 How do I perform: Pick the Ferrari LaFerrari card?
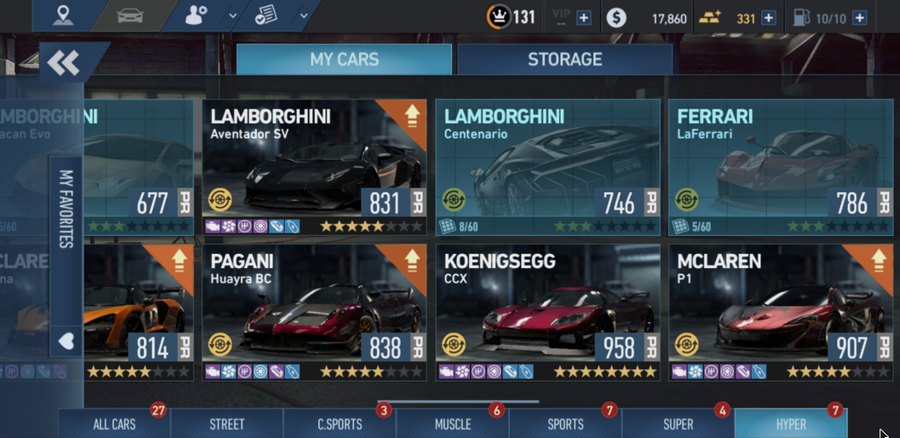pos(779,167)
